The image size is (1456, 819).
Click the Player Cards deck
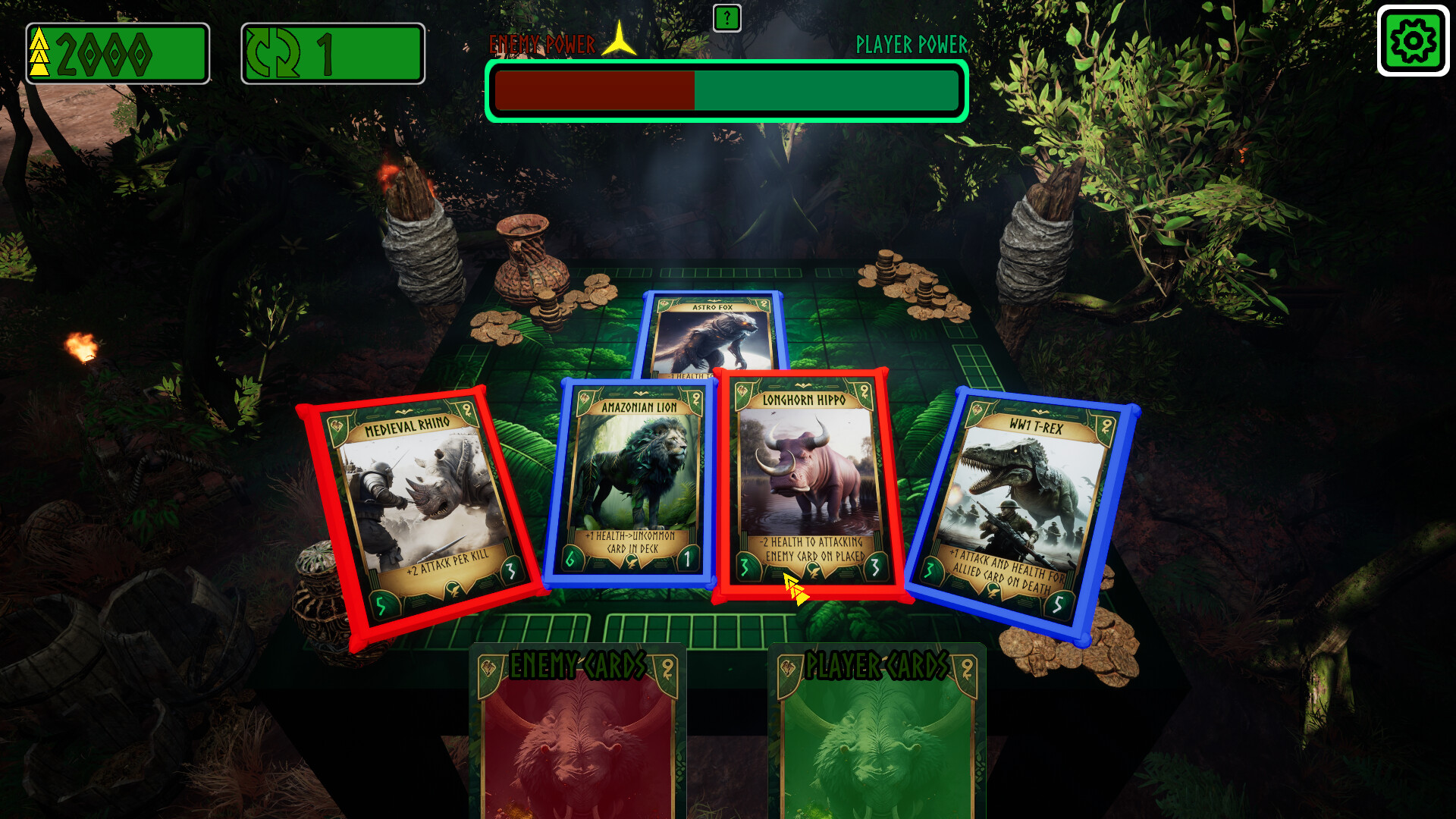tap(880, 736)
